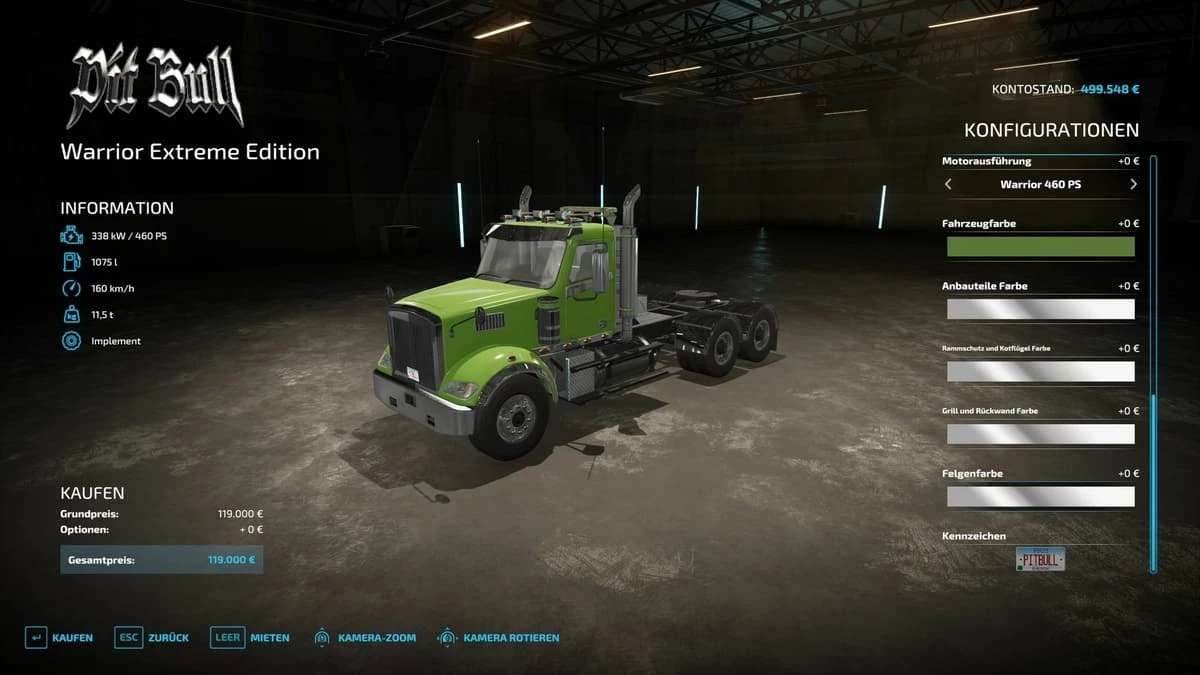Select previous engine option with left arrow
Screen dimensions: 1200x675
948,184
